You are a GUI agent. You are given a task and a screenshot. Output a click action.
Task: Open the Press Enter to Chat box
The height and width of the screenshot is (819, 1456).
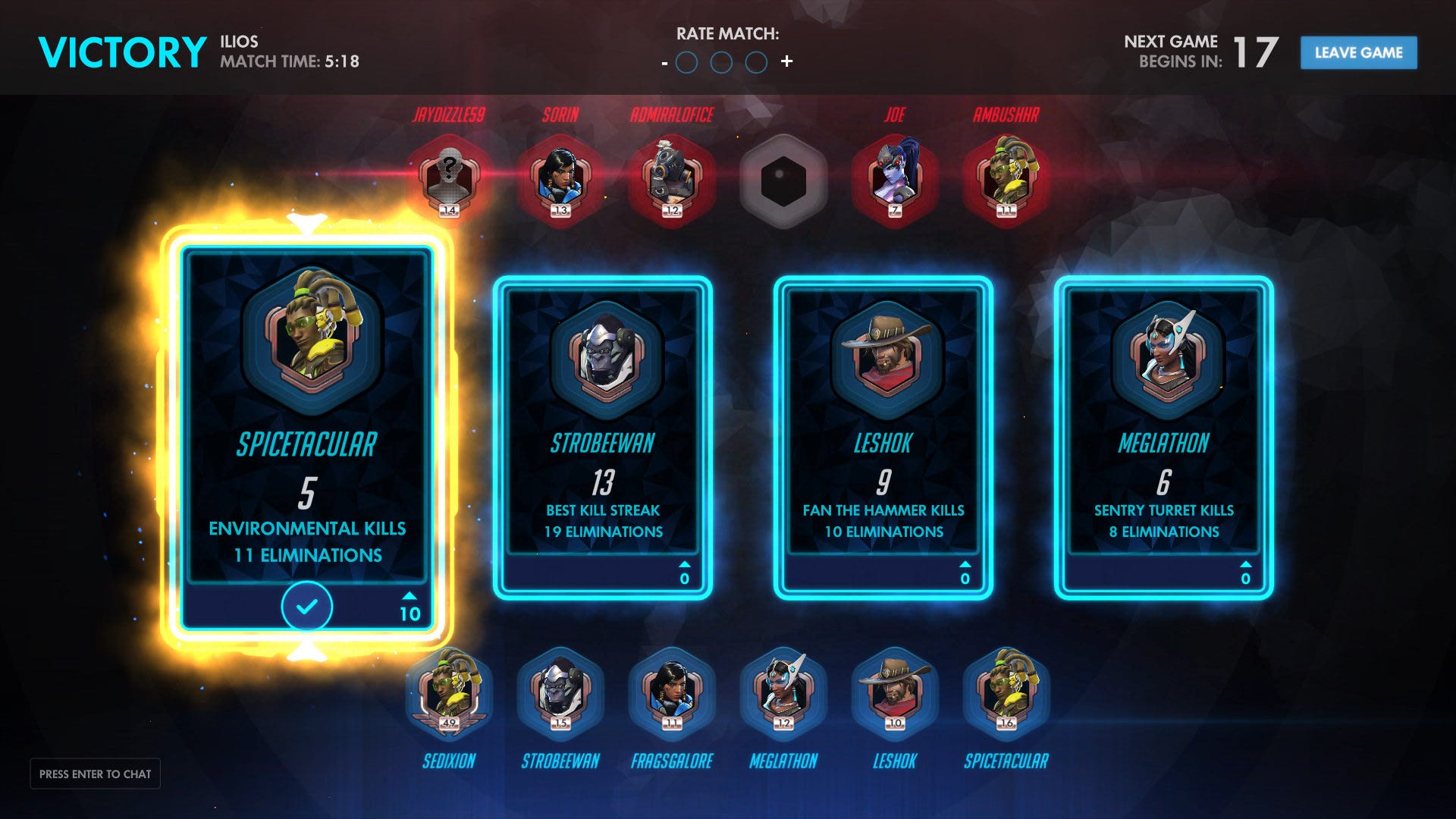coord(96,773)
